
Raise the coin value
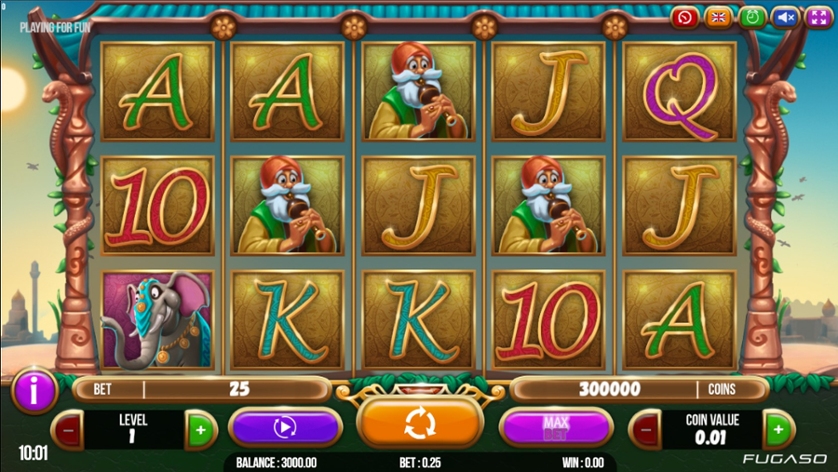click(778, 430)
